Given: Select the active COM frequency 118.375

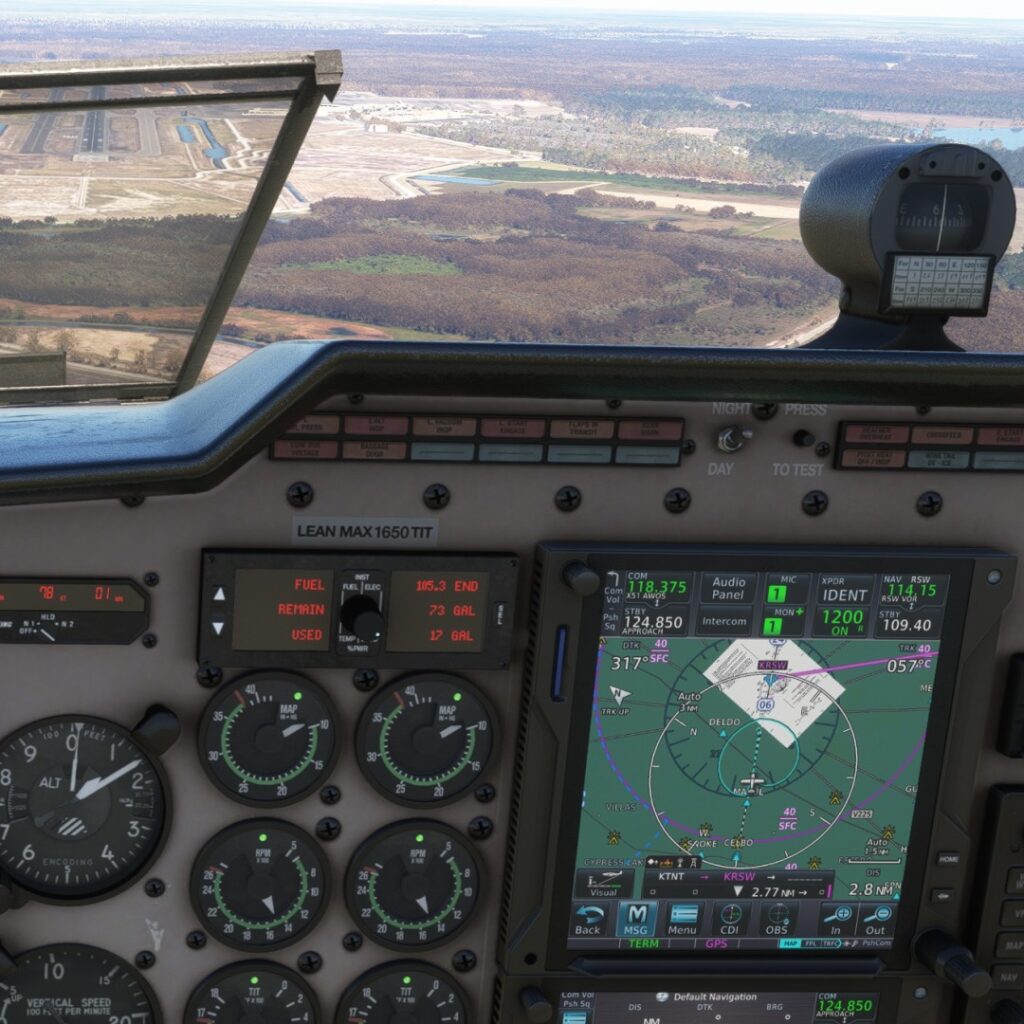Looking at the screenshot, I should coord(656,588).
